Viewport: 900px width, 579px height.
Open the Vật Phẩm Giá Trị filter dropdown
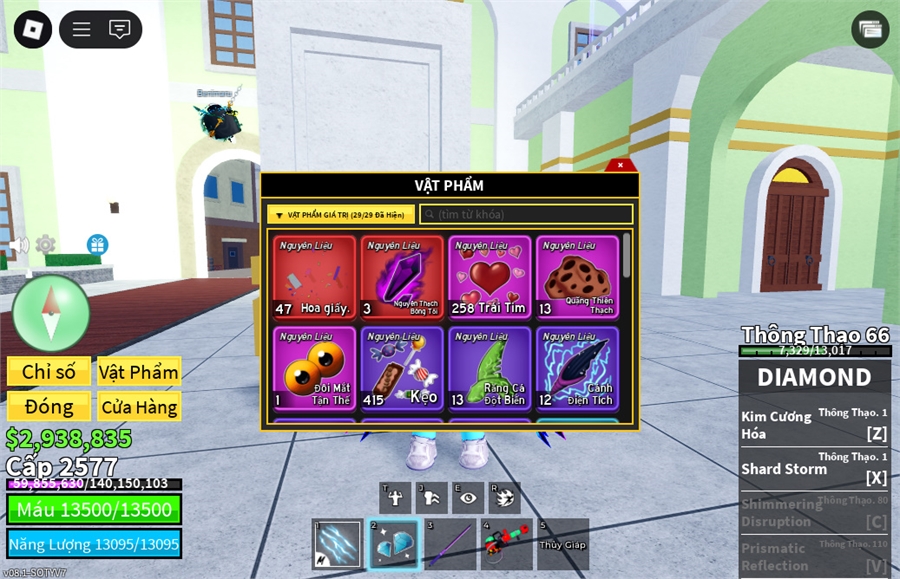pyautogui.click(x=340, y=214)
